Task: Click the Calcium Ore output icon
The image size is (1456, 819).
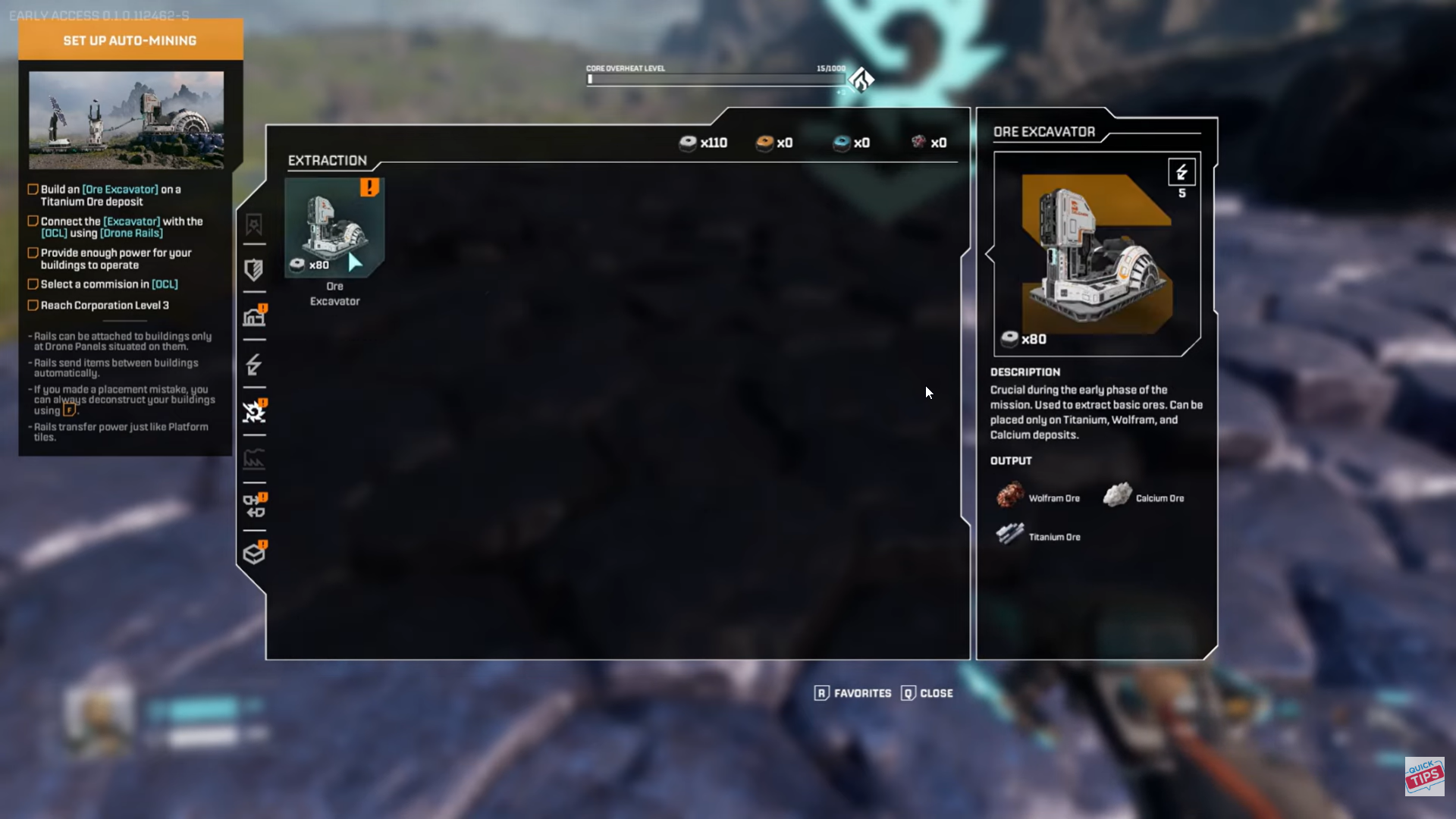Action: pyautogui.click(x=1117, y=497)
